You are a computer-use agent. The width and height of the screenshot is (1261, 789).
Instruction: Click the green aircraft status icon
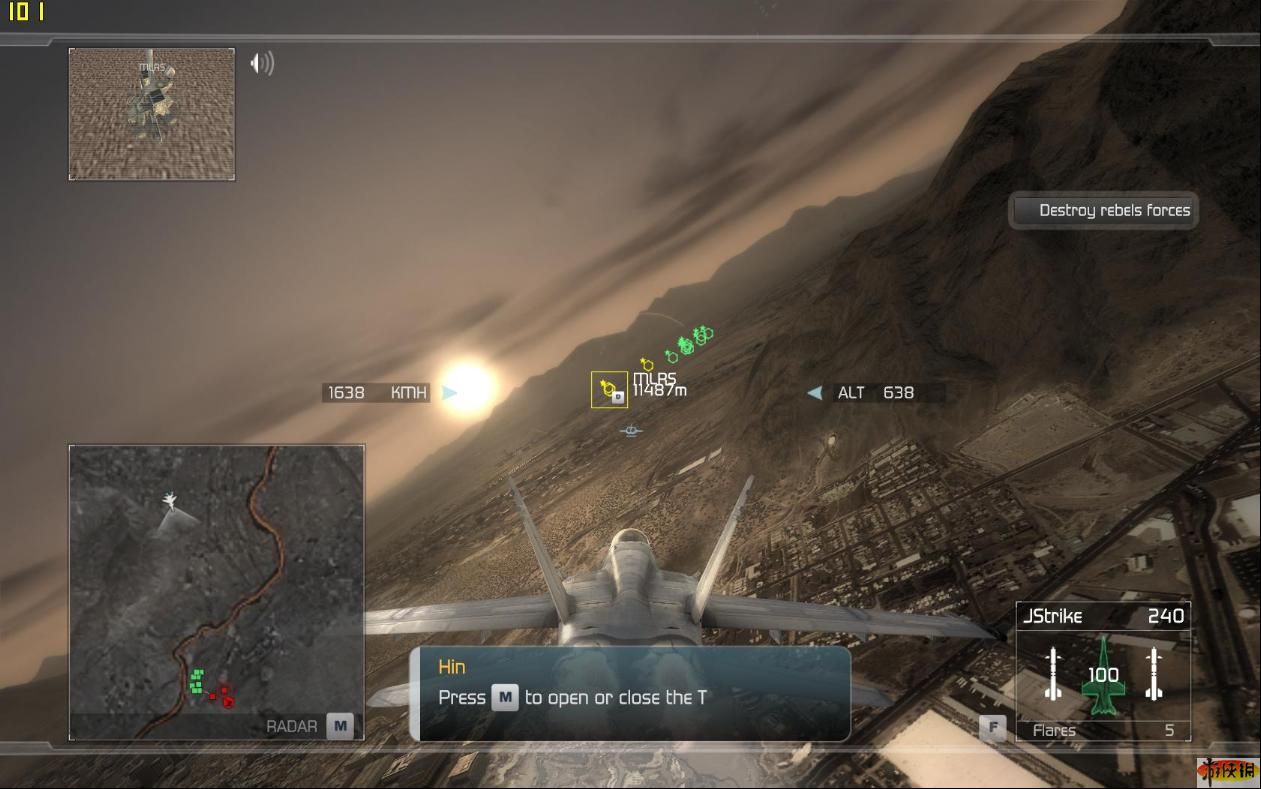pyautogui.click(x=1103, y=675)
